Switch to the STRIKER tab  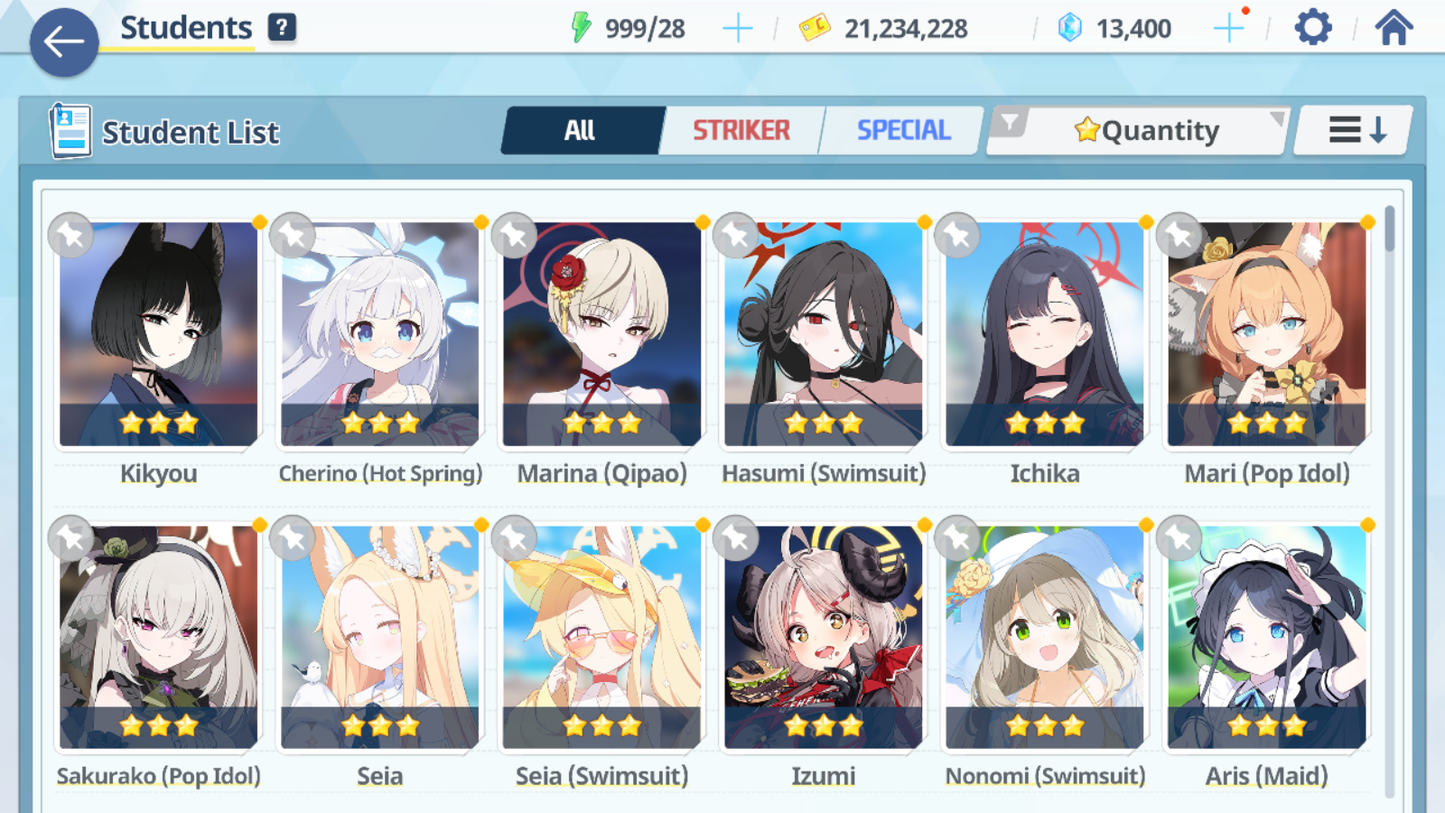click(740, 129)
